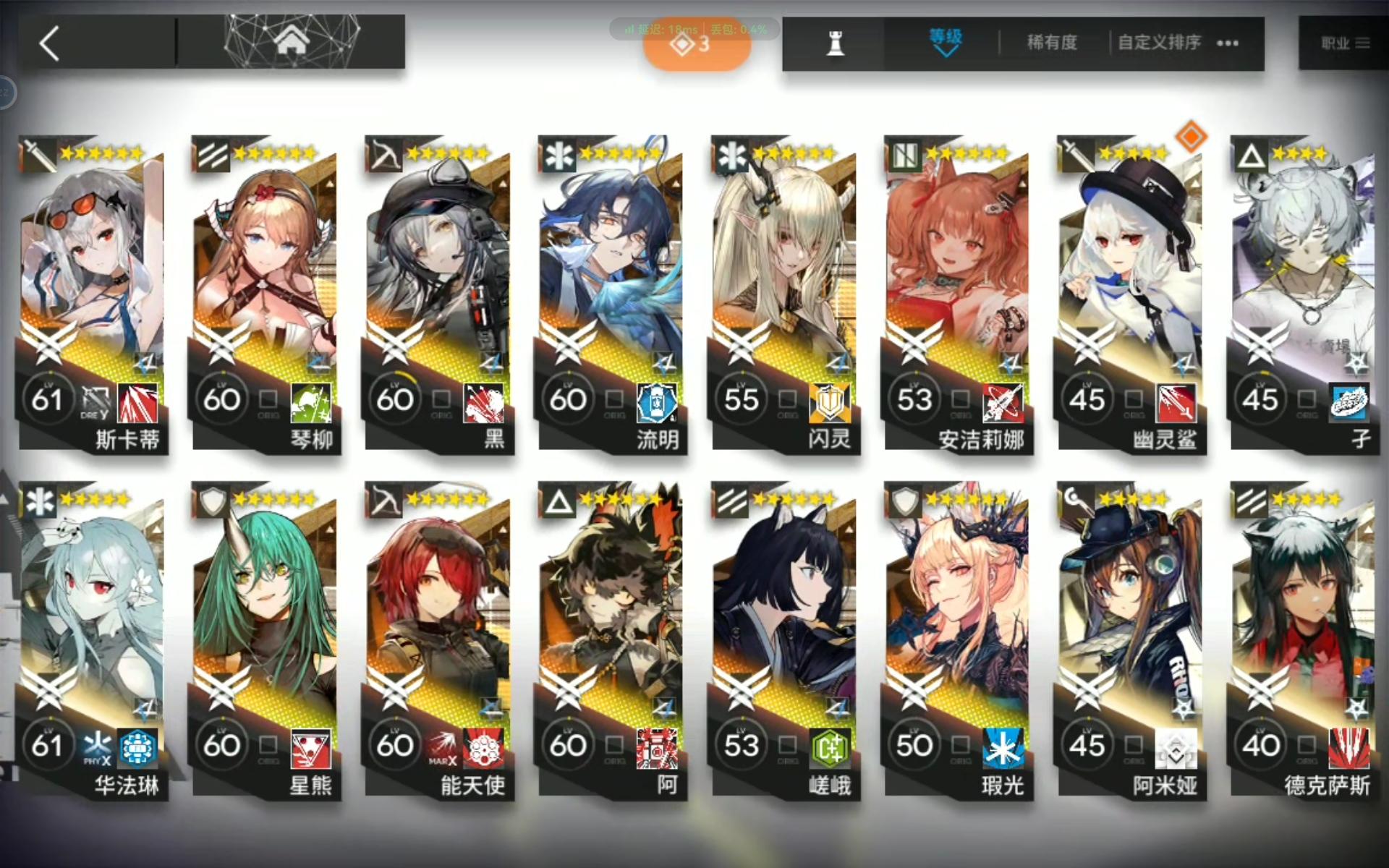1389x868 pixels.
Task: Click the back arrow button
Action: [49, 43]
